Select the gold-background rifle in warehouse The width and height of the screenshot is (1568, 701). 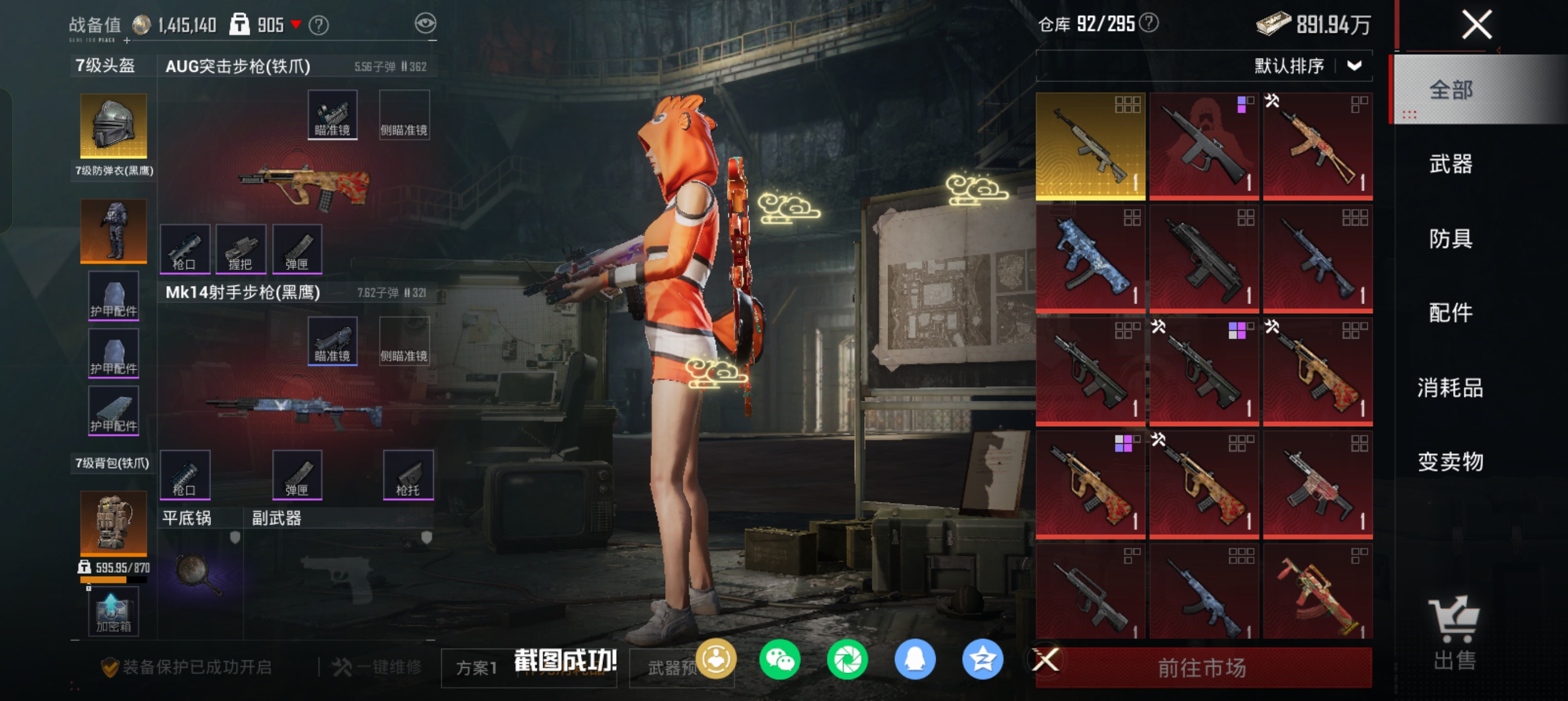(1090, 146)
